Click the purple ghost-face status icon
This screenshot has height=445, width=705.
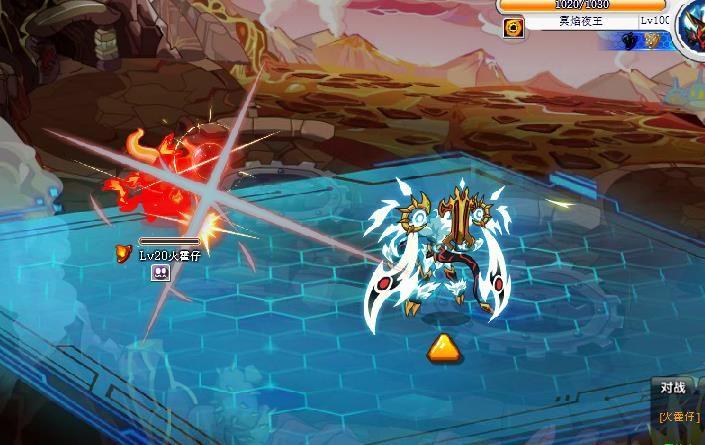click(158, 273)
